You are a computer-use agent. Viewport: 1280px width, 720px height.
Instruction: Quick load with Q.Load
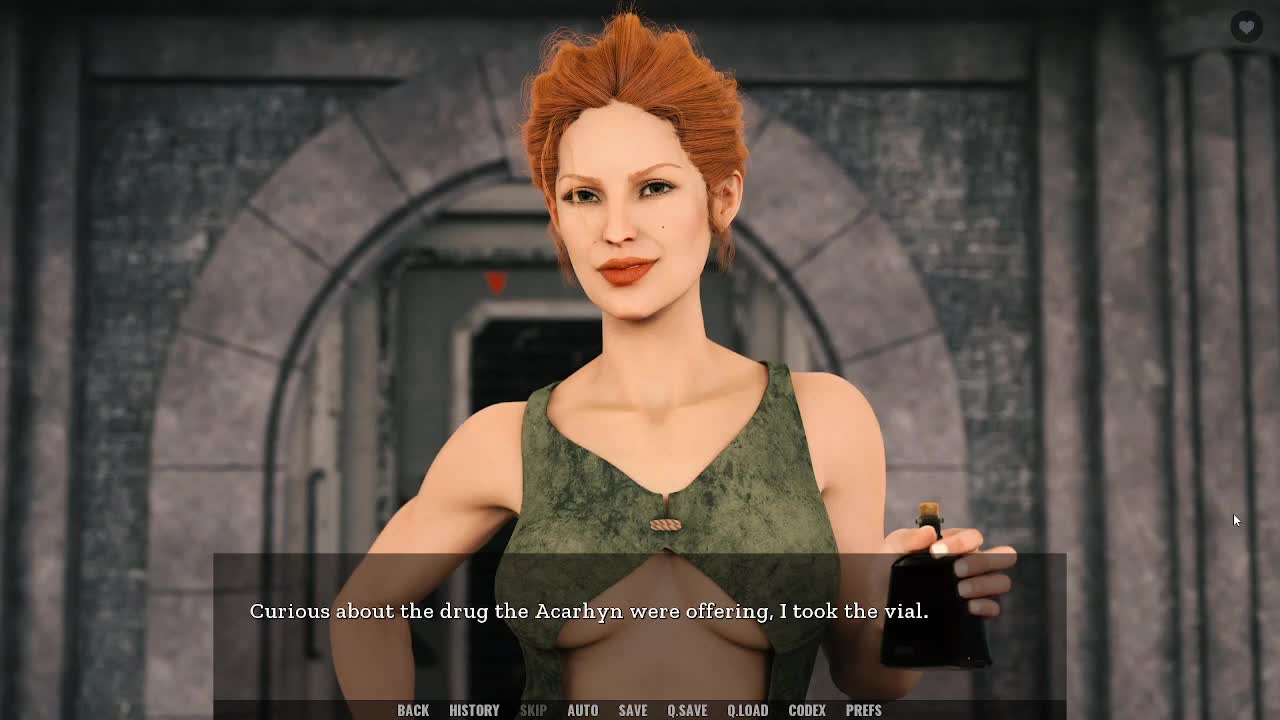point(747,710)
